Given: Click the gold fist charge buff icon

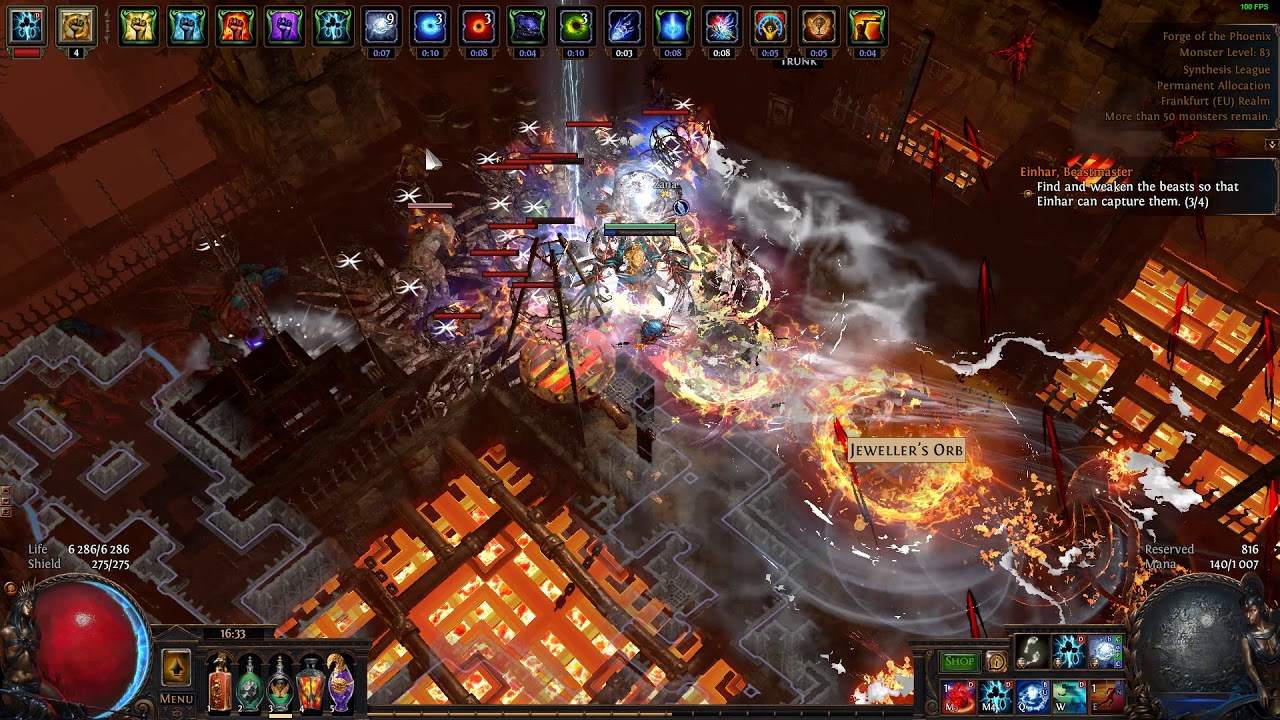Looking at the screenshot, I should (76, 27).
